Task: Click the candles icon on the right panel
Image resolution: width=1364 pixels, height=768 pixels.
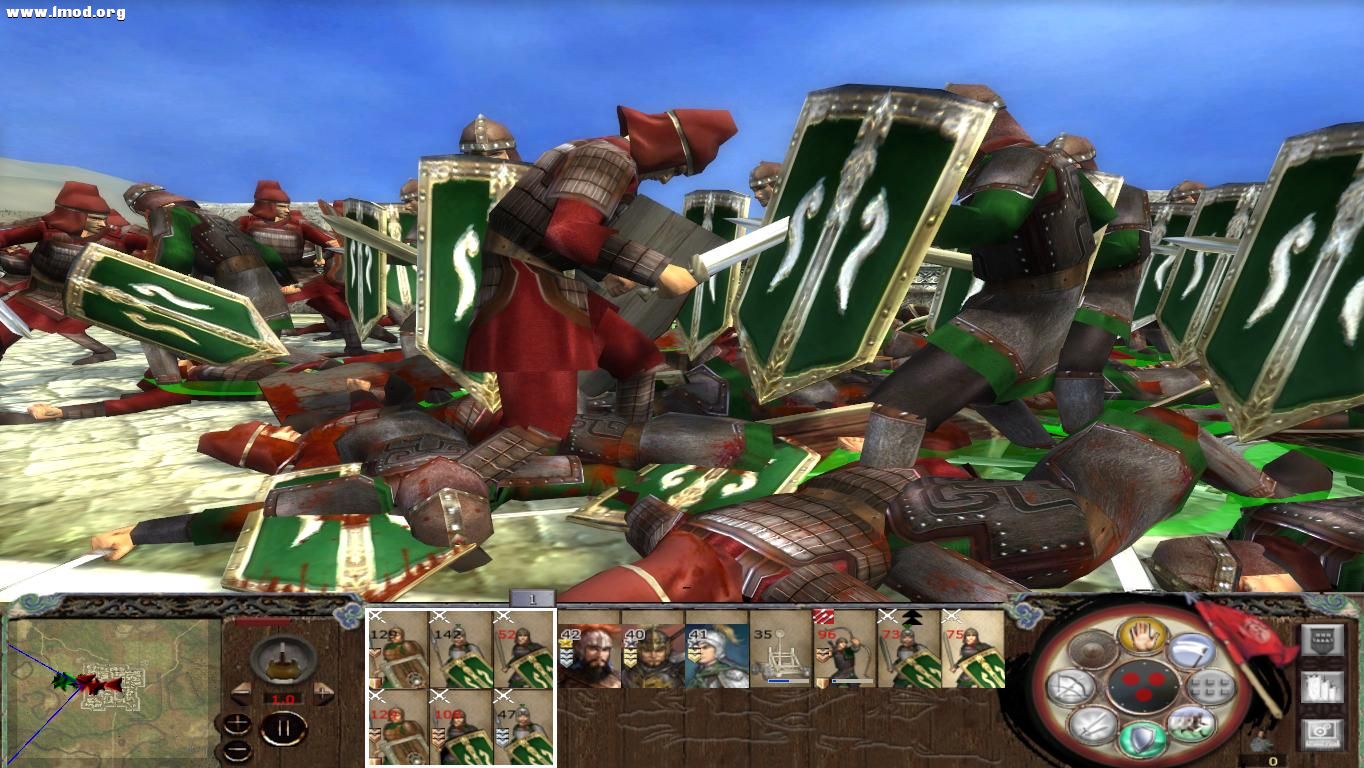Action: 1323,686
